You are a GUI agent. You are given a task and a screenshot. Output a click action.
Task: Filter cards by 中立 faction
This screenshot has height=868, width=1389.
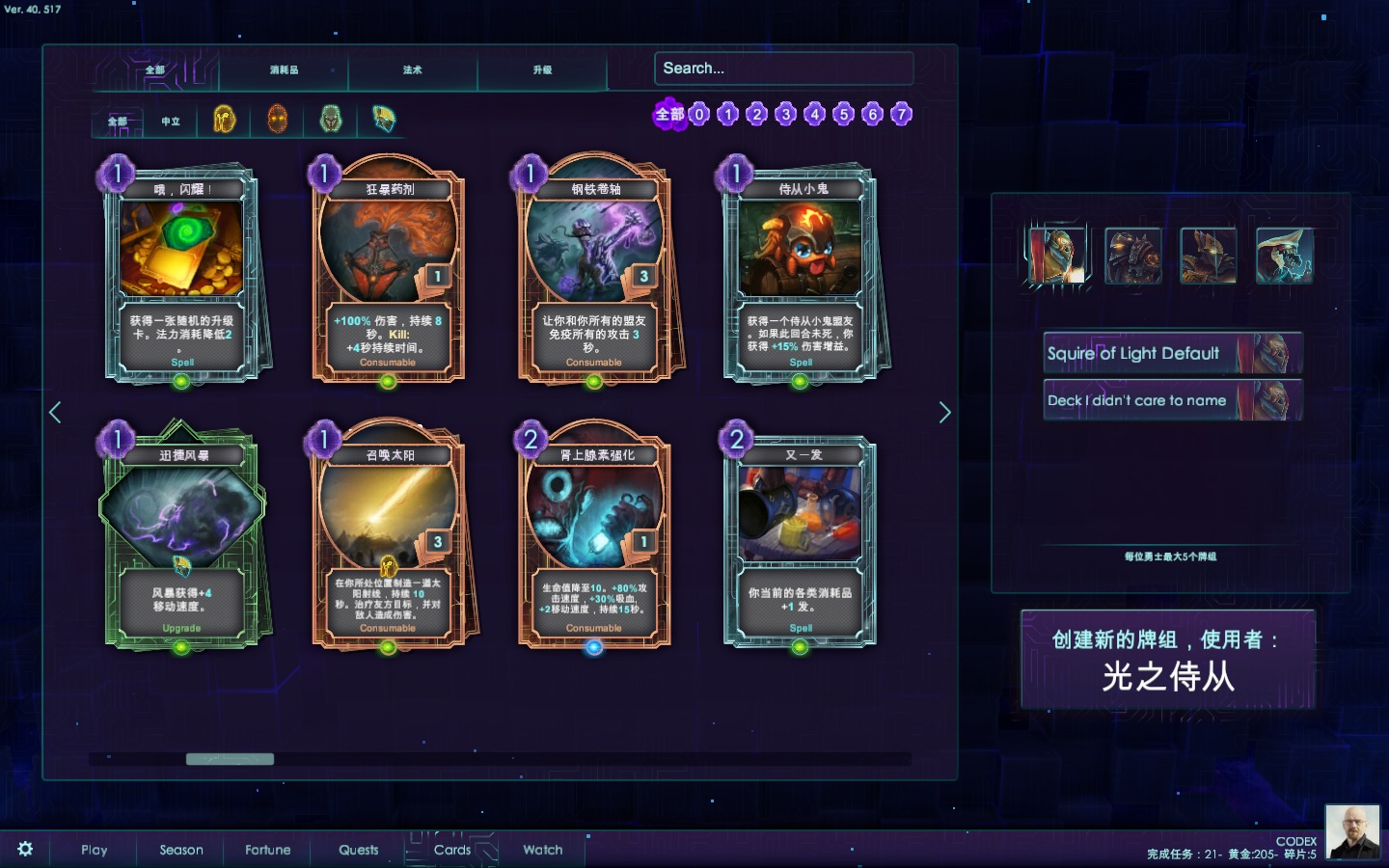(x=171, y=122)
